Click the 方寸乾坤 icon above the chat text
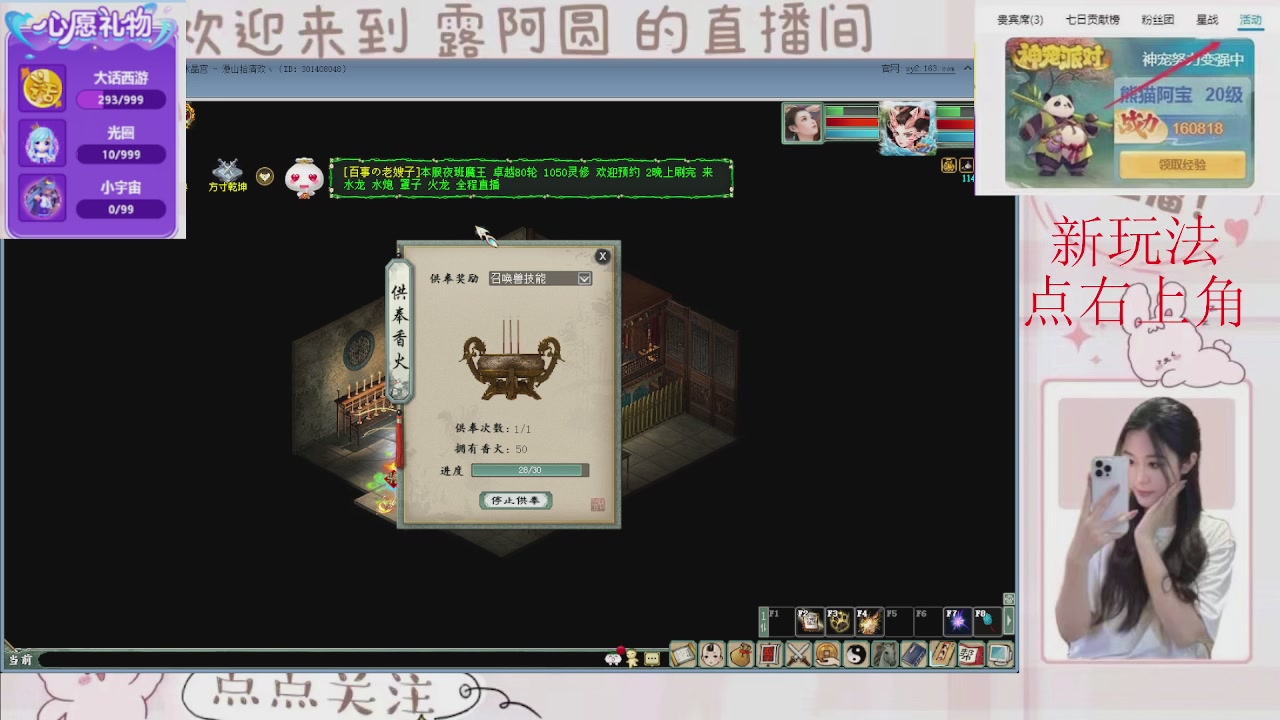The width and height of the screenshot is (1280, 720). point(228,172)
